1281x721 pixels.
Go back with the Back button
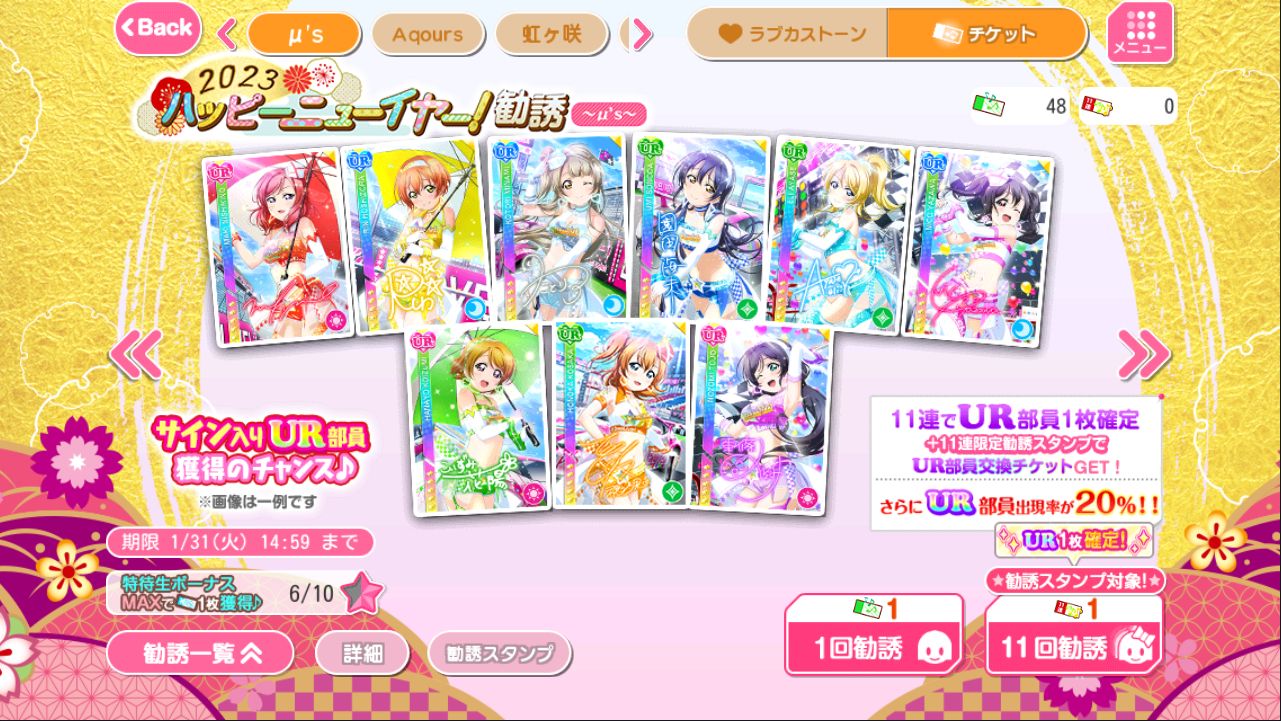(158, 28)
